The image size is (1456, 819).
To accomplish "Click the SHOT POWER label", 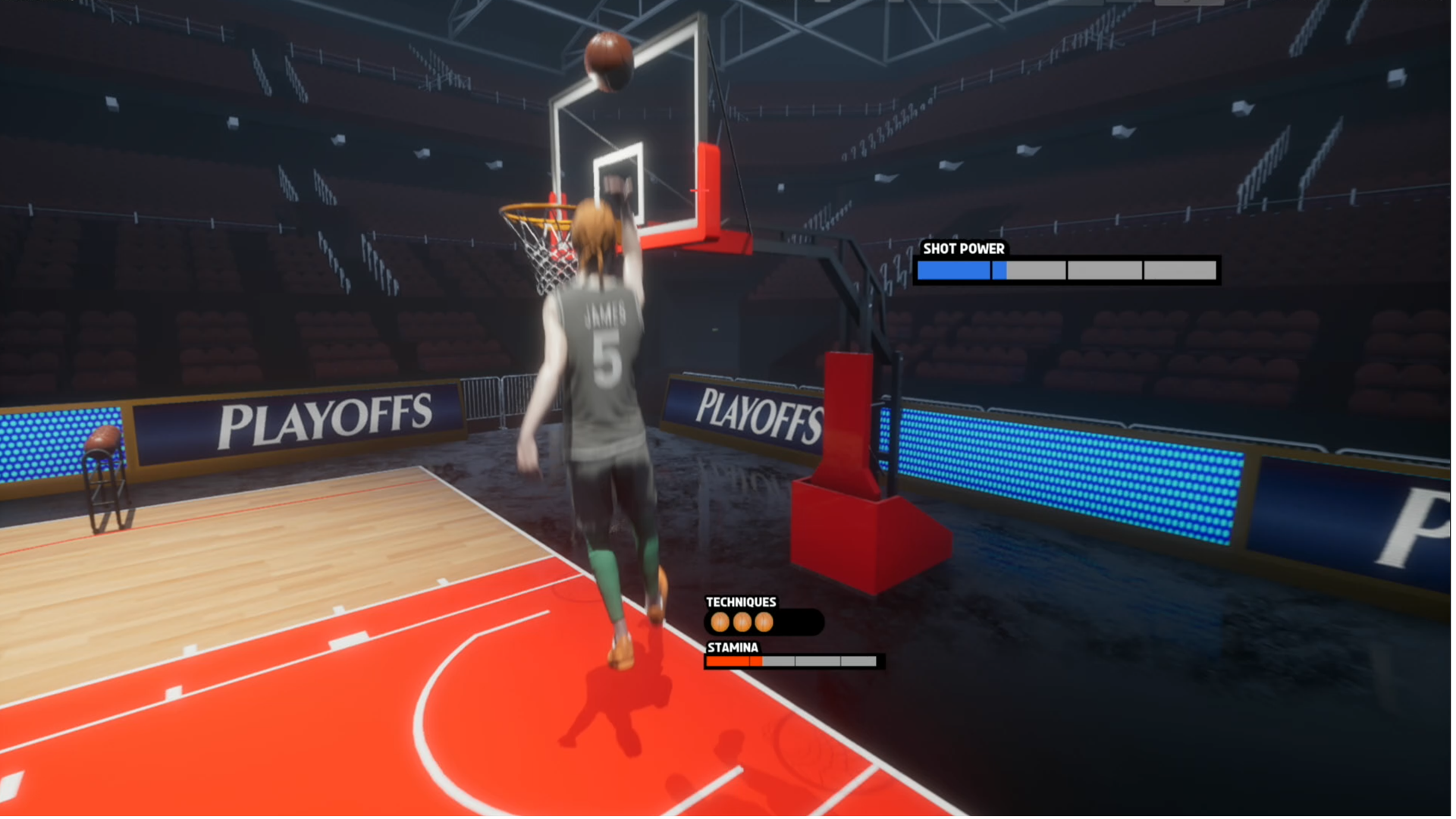I will point(962,249).
